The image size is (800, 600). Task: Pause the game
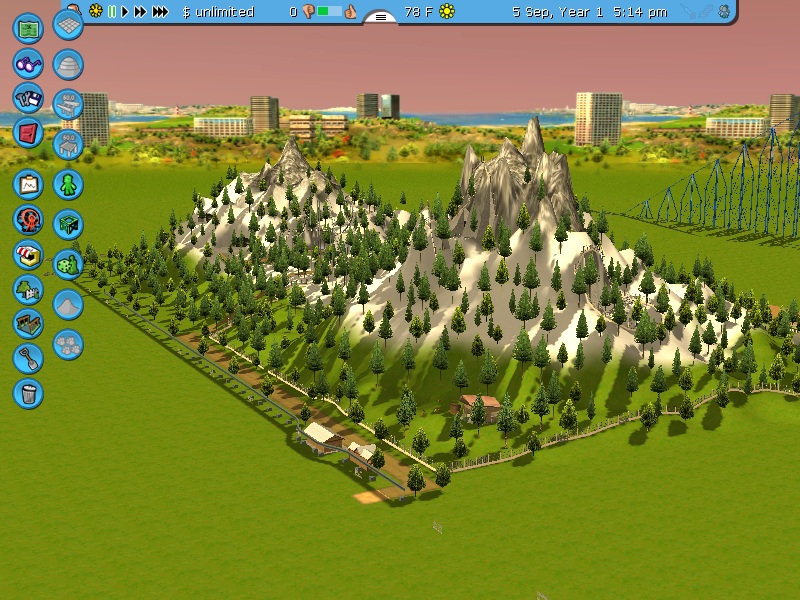tap(112, 12)
